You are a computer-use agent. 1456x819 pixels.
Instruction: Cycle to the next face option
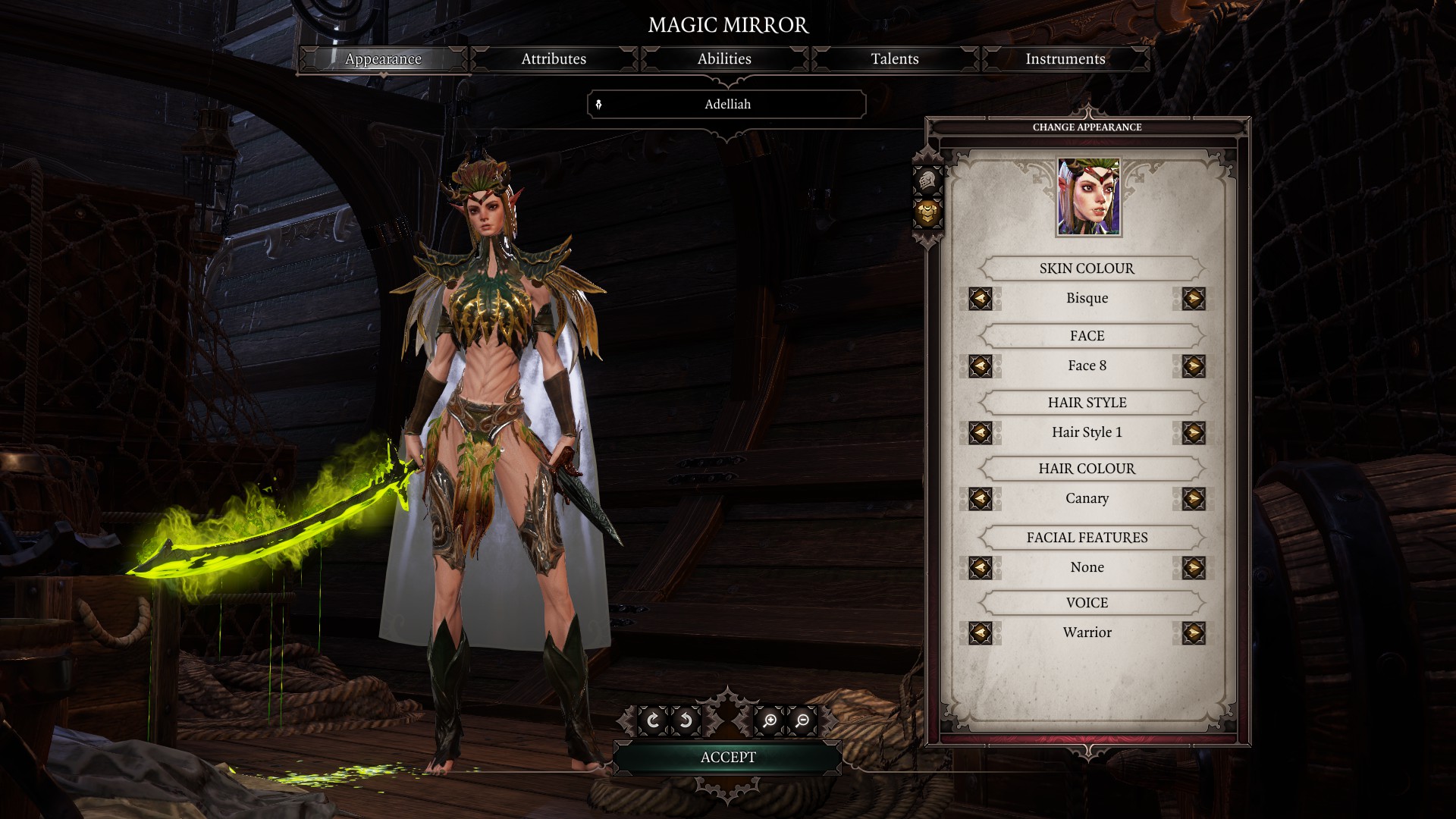coord(1193,366)
